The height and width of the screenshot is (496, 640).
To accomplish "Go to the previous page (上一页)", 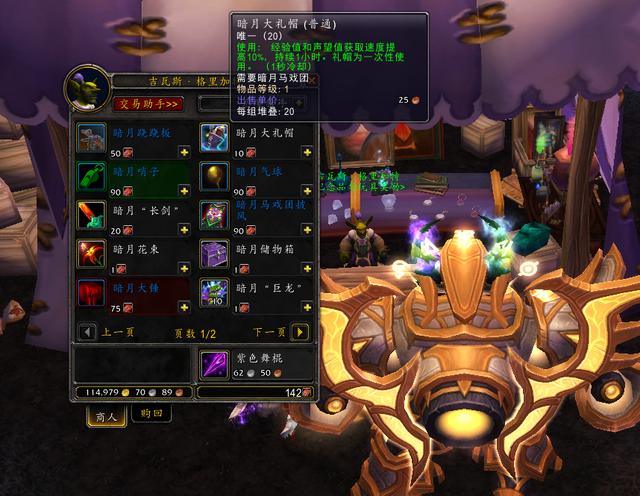I will [x=87, y=332].
